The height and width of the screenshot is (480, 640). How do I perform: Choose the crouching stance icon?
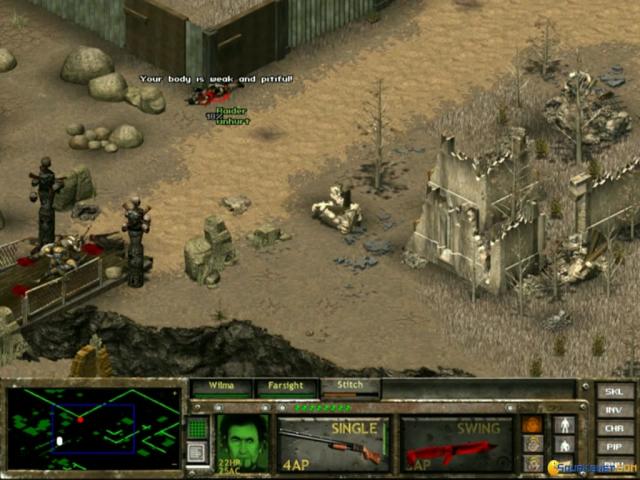(x=565, y=445)
